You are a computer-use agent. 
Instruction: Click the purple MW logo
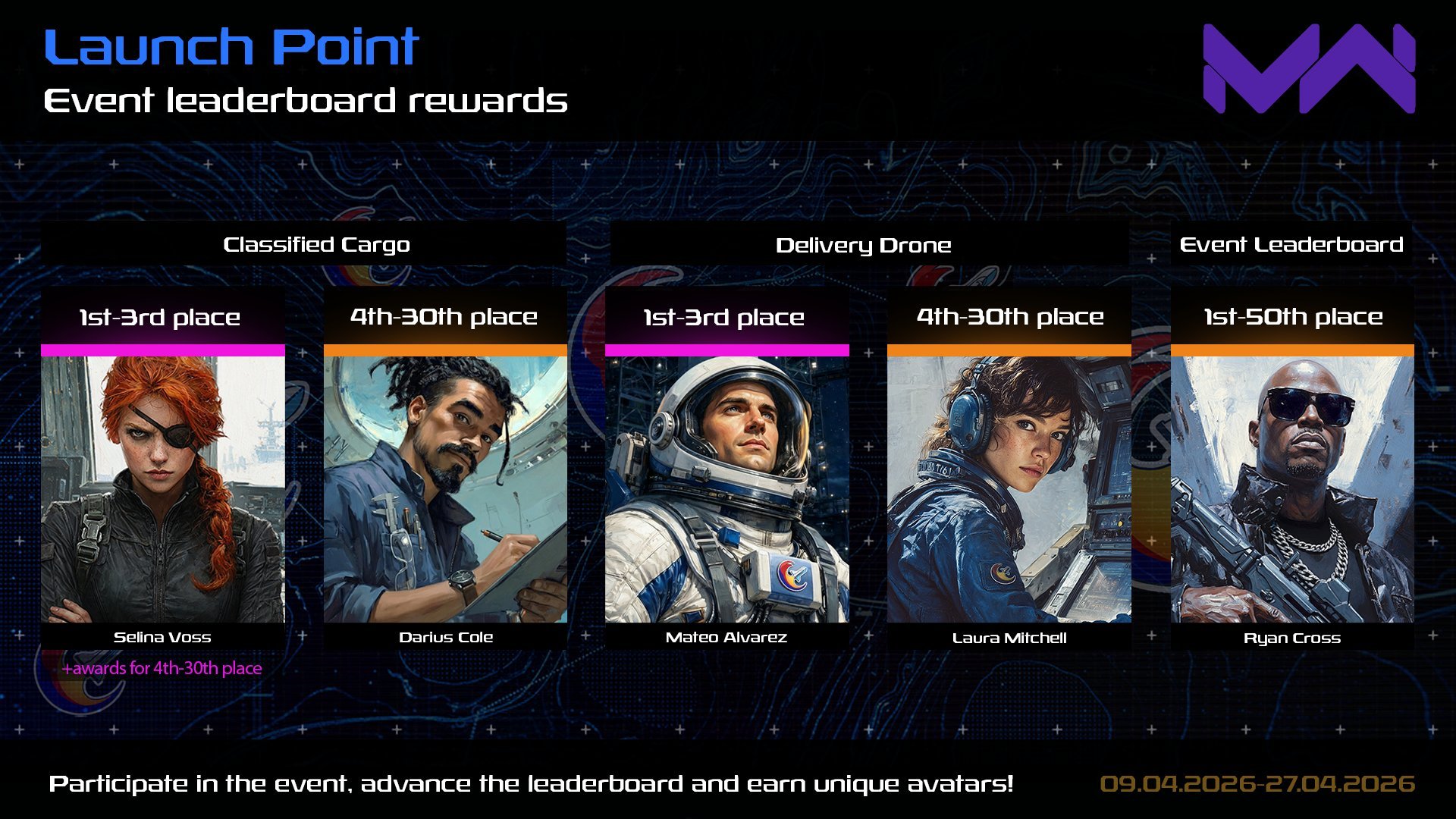click(1309, 68)
